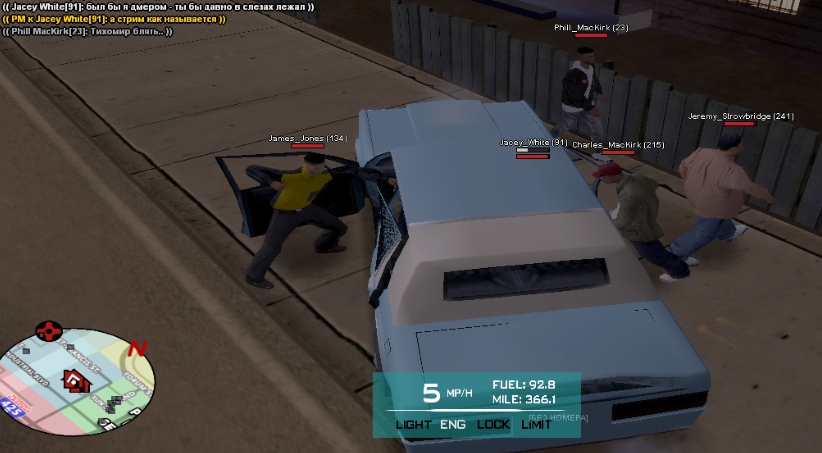Select the red house marker on the minimap
This screenshot has width=822, height=453.
[72, 379]
